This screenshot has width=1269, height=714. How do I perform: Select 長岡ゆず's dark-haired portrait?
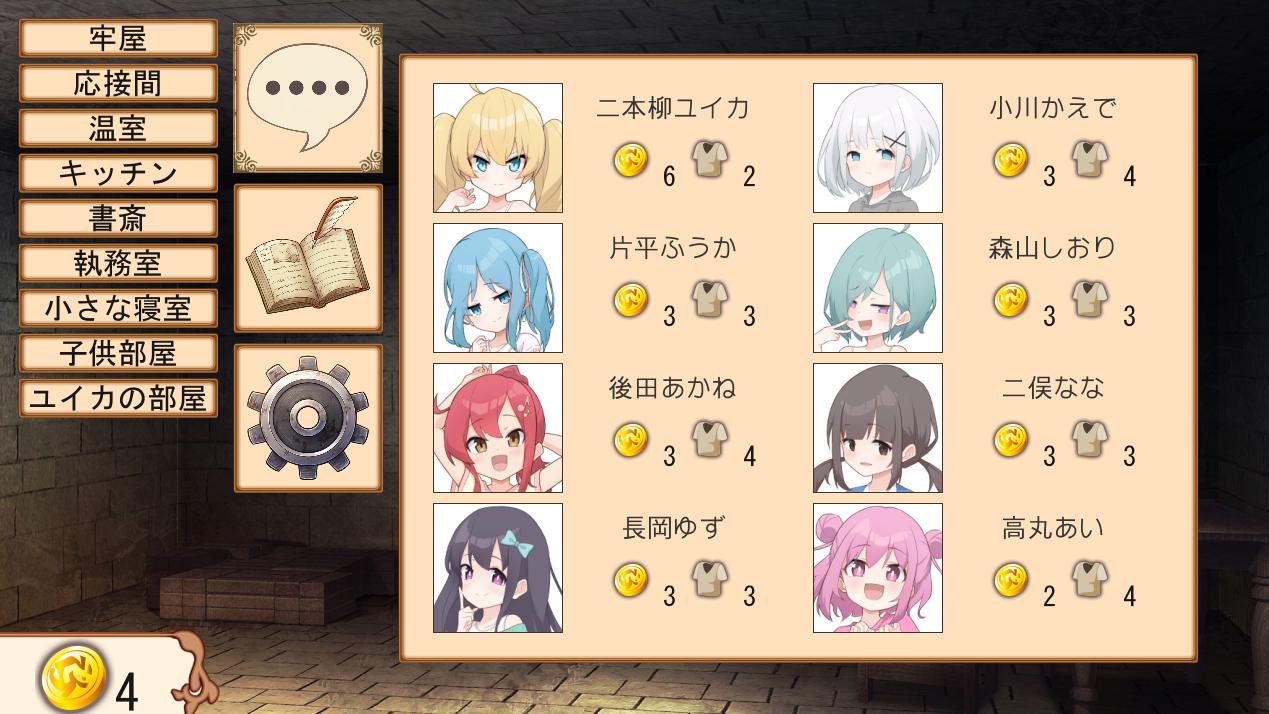click(498, 568)
